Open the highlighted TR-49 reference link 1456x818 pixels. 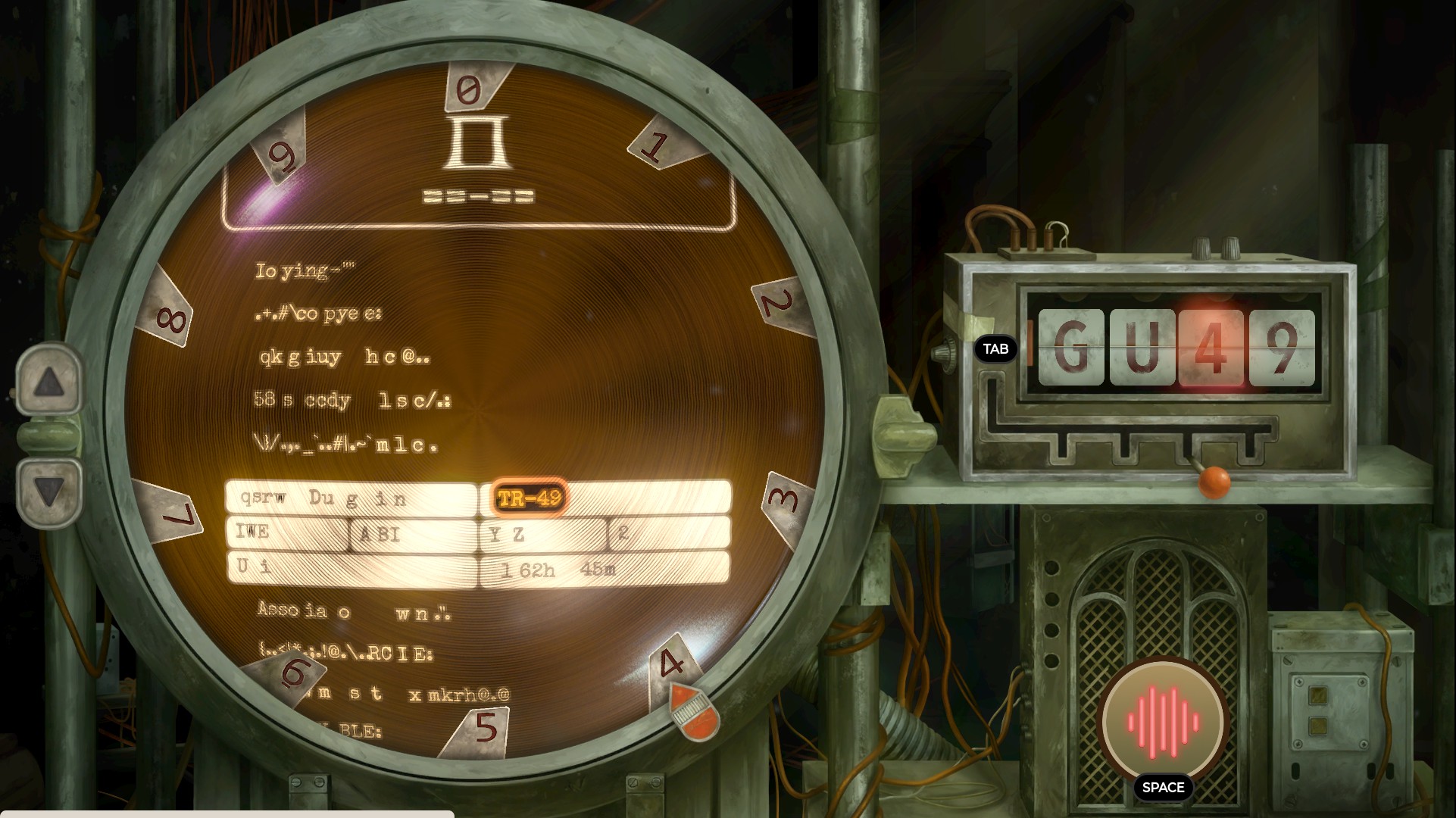click(x=530, y=498)
